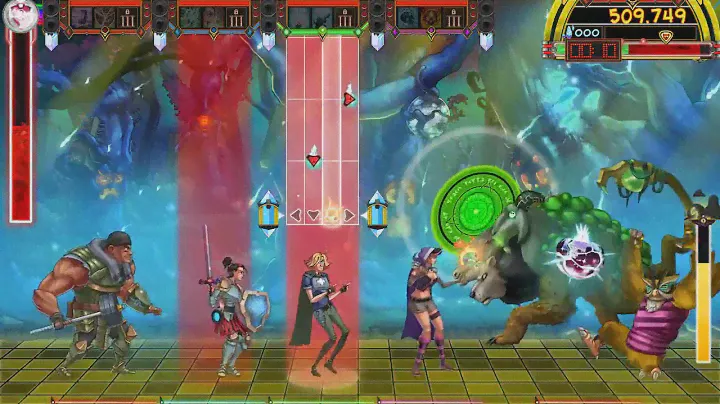Hit the down arrow receptor in the note lane

click(313, 215)
